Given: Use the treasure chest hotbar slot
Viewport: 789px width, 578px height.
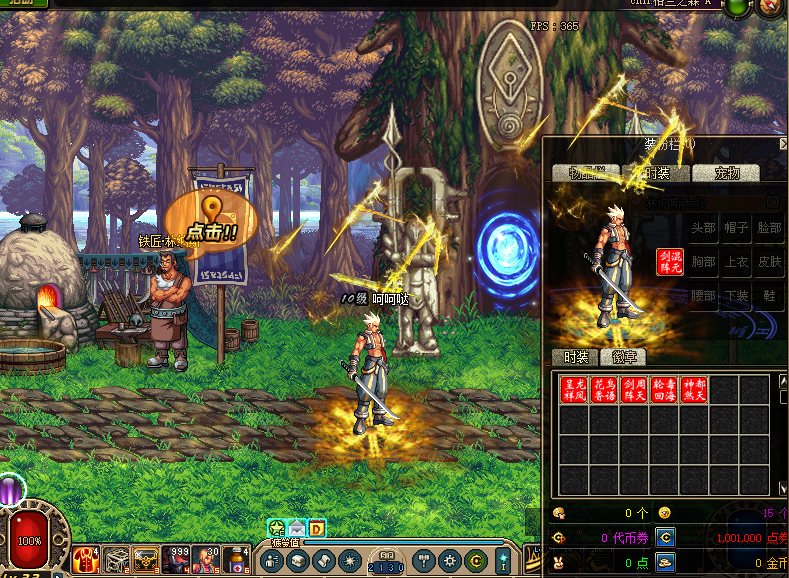Looking at the screenshot, I should pos(146,560).
